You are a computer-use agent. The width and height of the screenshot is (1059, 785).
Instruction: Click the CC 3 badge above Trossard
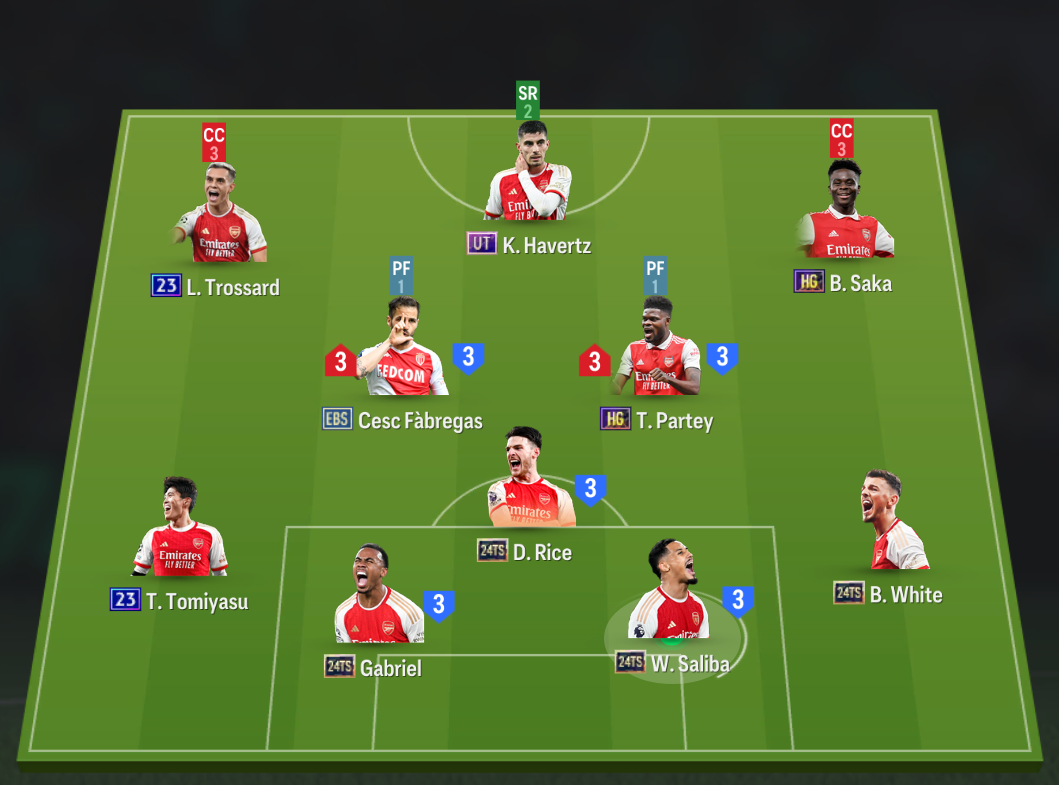coord(214,143)
